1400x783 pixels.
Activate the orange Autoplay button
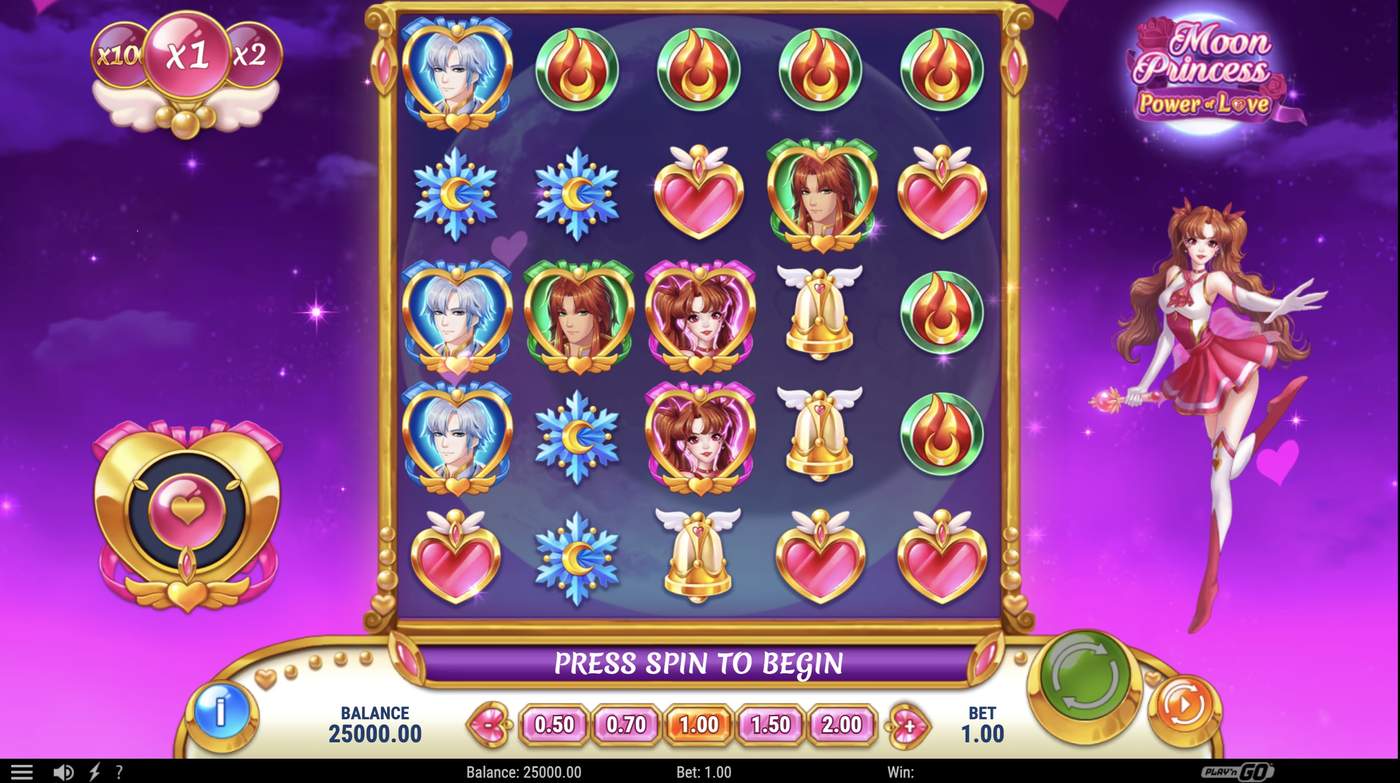[1184, 706]
